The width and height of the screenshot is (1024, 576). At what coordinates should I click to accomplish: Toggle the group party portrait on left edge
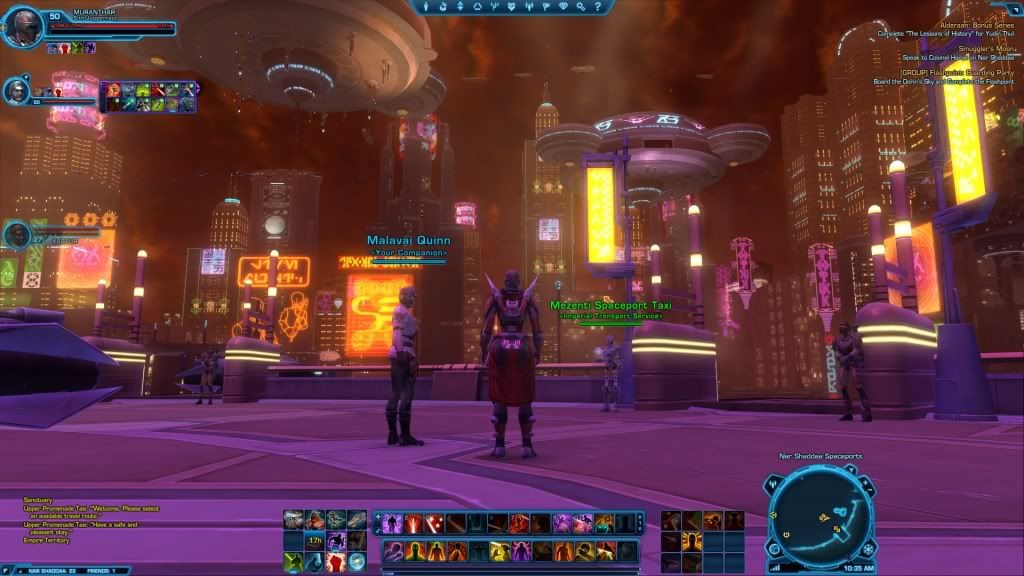tap(16, 234)
